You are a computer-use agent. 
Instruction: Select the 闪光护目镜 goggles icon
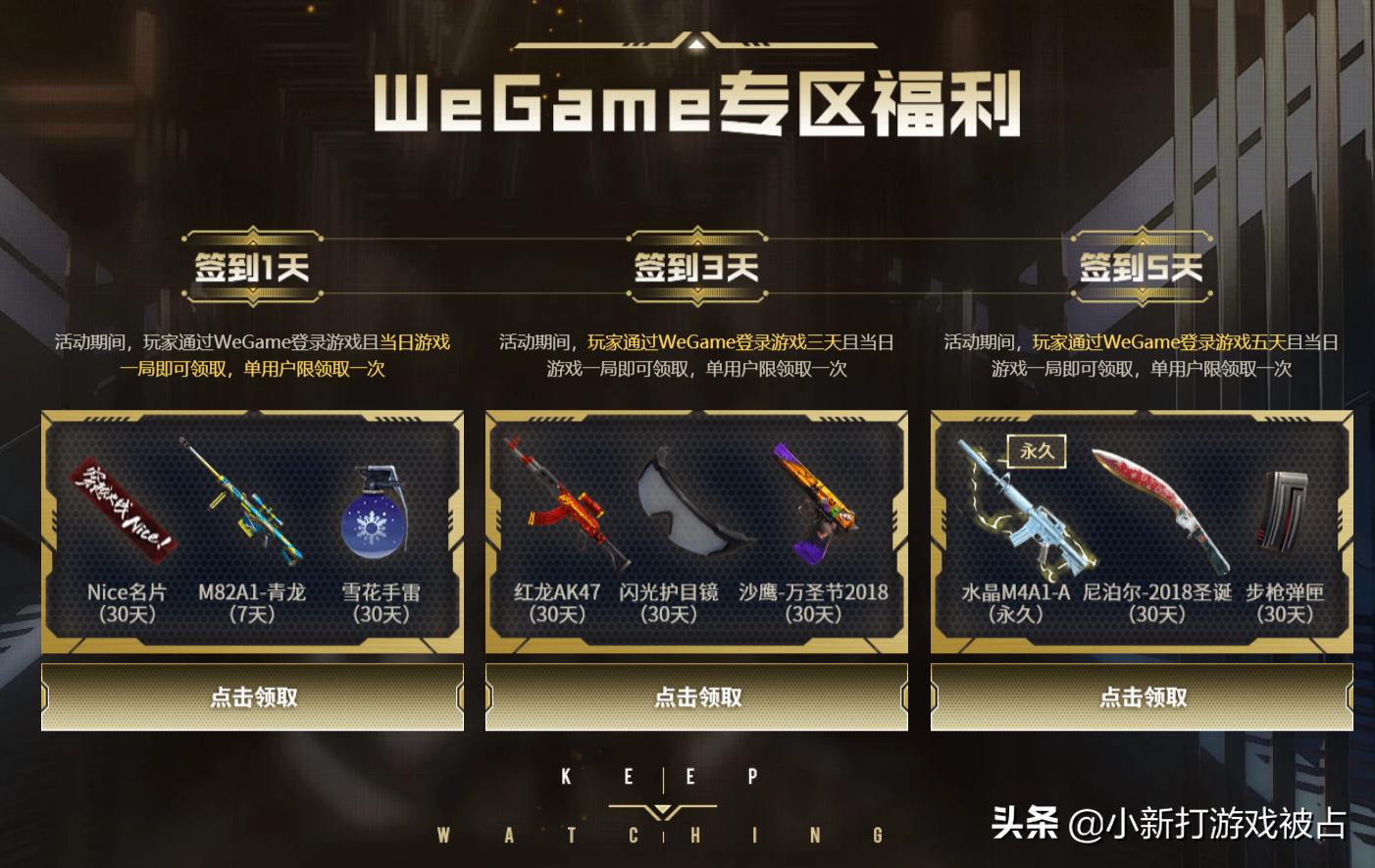pyautogui.click(x=691, y=510)
